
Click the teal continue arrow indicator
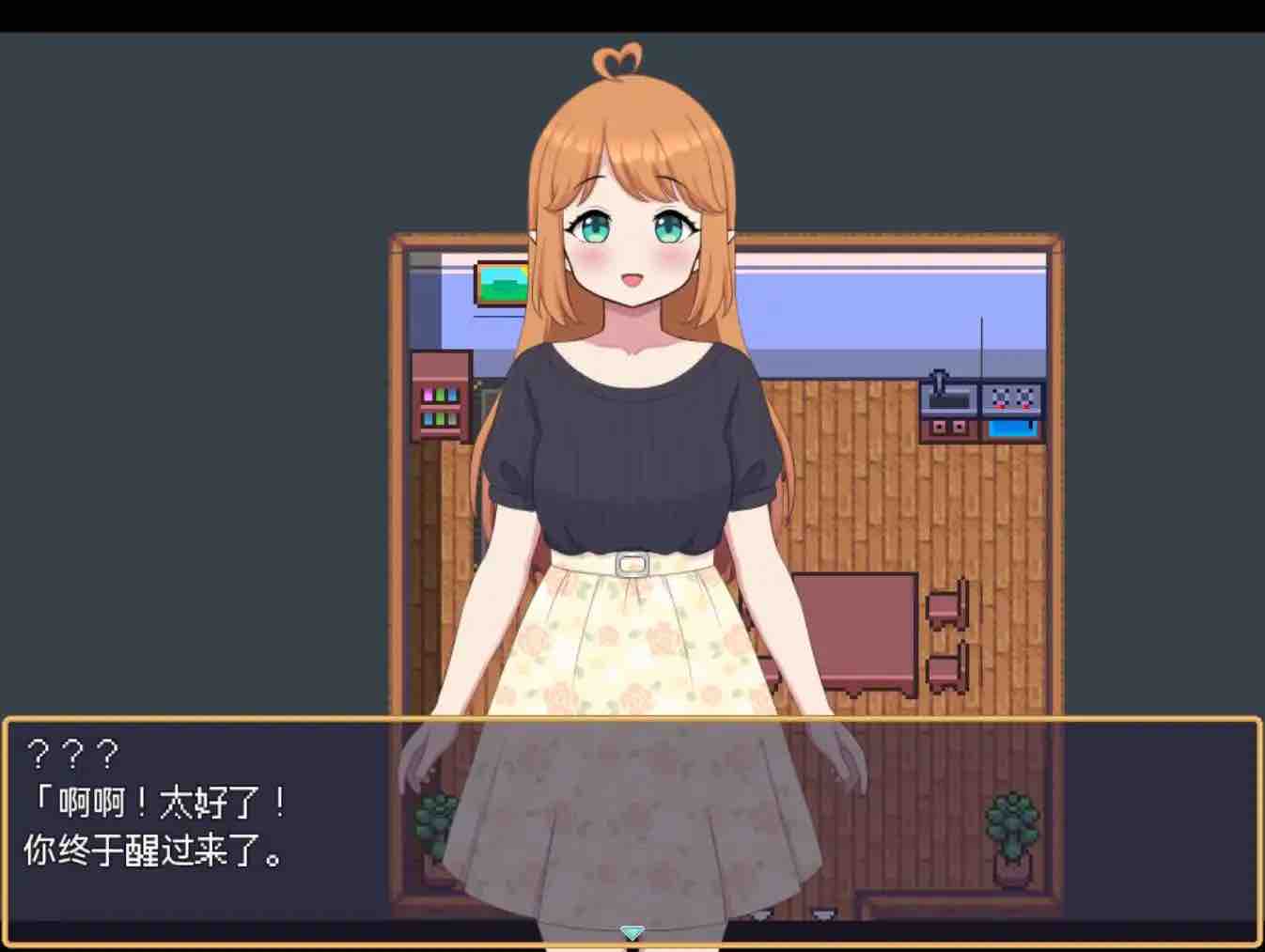(632, 933)
